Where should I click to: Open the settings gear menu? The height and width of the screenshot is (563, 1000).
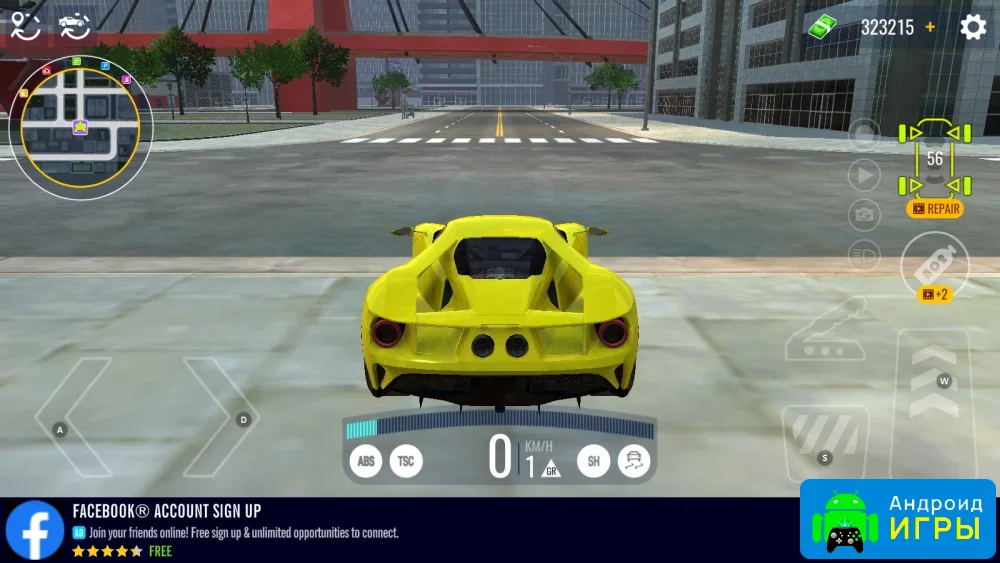[973, 27]
